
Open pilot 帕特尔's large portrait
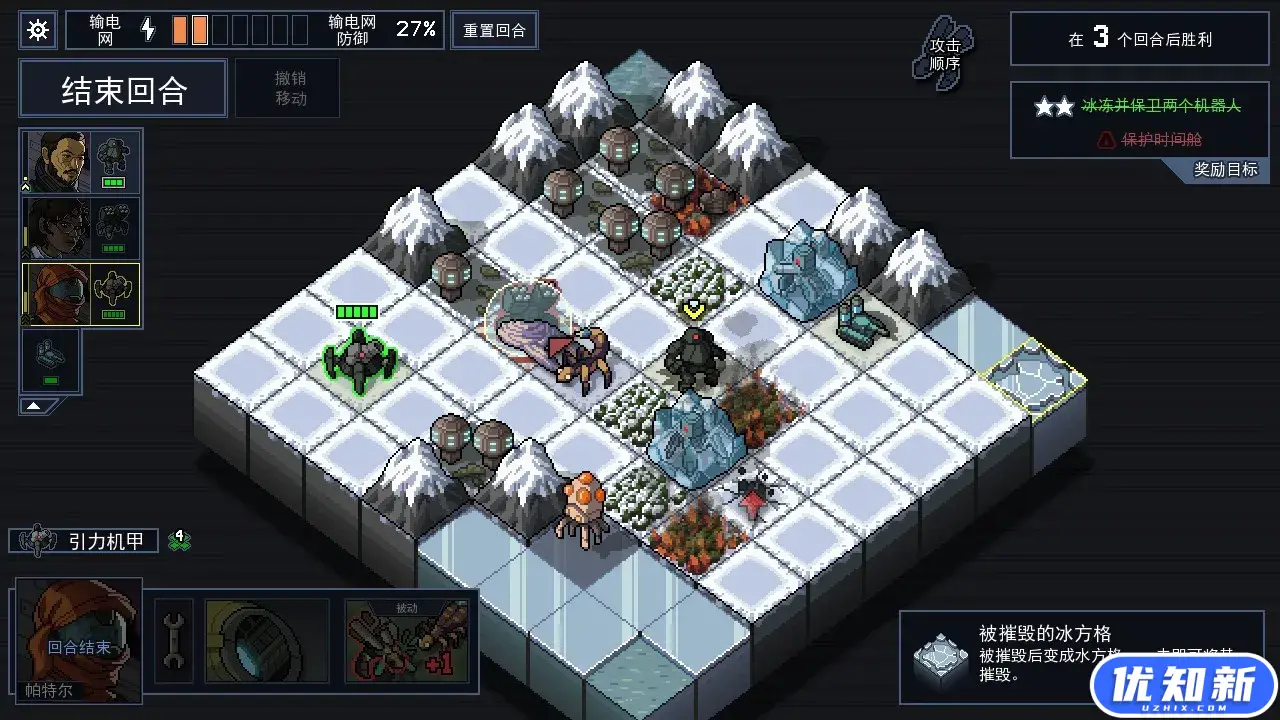79,638
